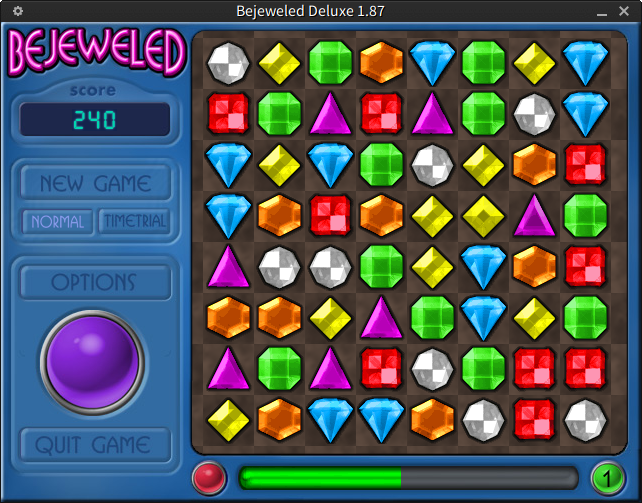
Task: Open the window gear menu in title bar
Action: [17, 10]
